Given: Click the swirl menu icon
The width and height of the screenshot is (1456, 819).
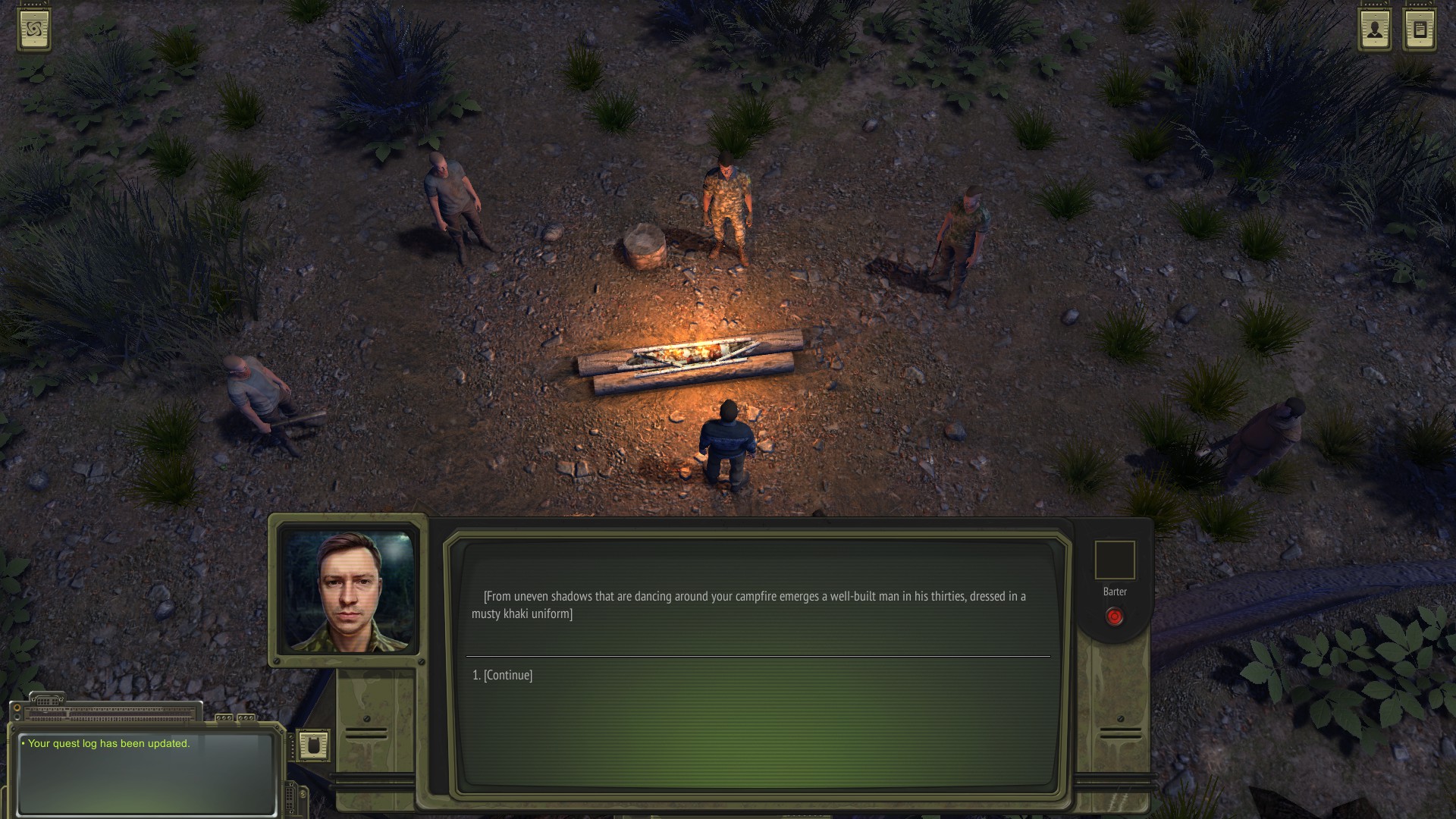Looking at the screenshot, I should tap(35, 30).
